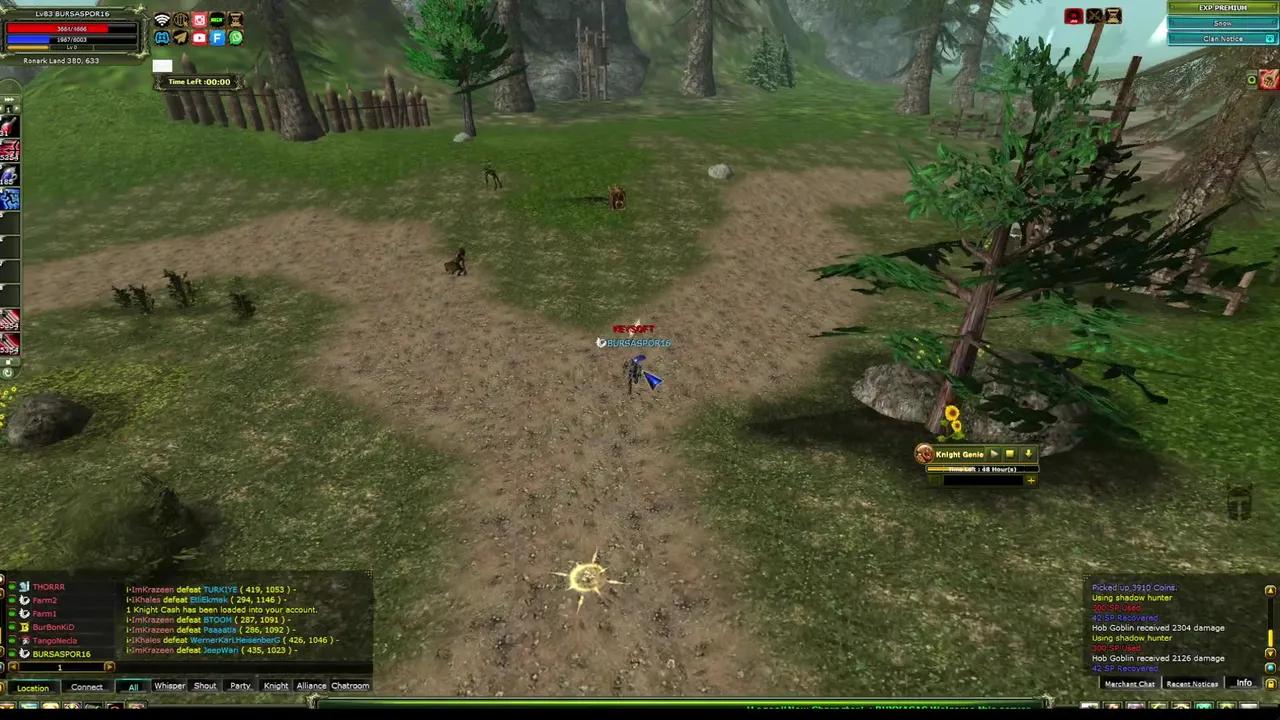Click the EXP PREMIUM button

[x=1222, y=8]
